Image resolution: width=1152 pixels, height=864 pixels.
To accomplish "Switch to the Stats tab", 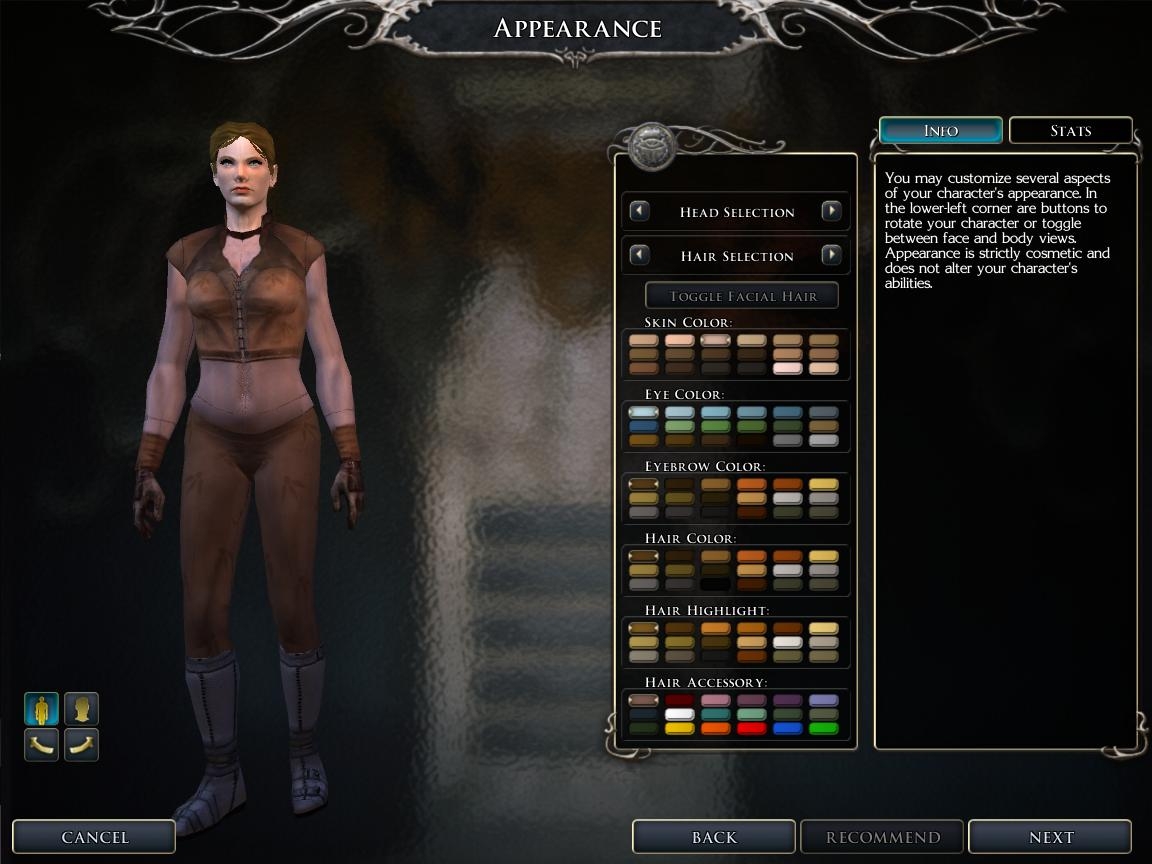I will click(x=1070, y=131).
